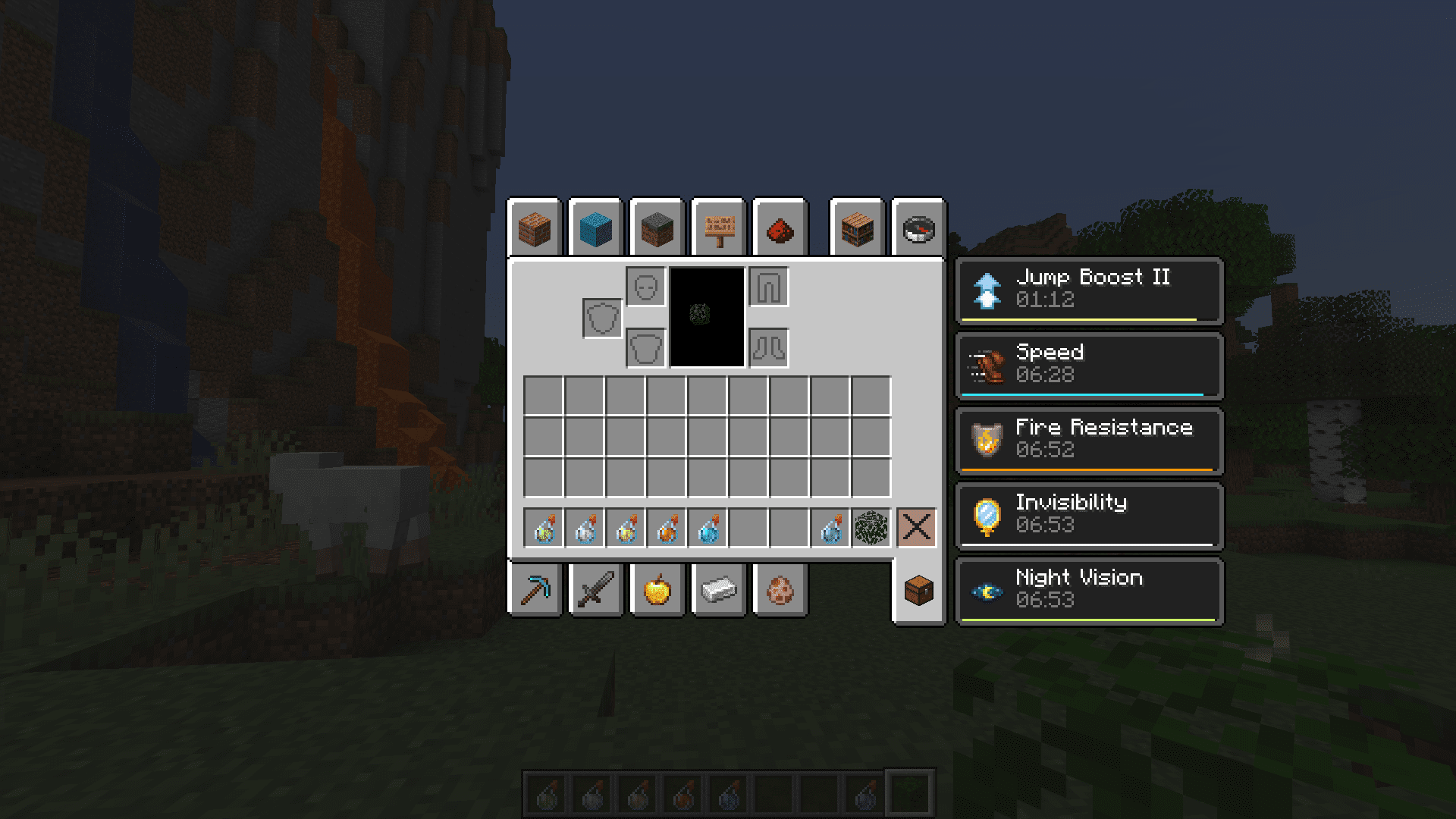Open the chest button below the X

pos(918,591)
